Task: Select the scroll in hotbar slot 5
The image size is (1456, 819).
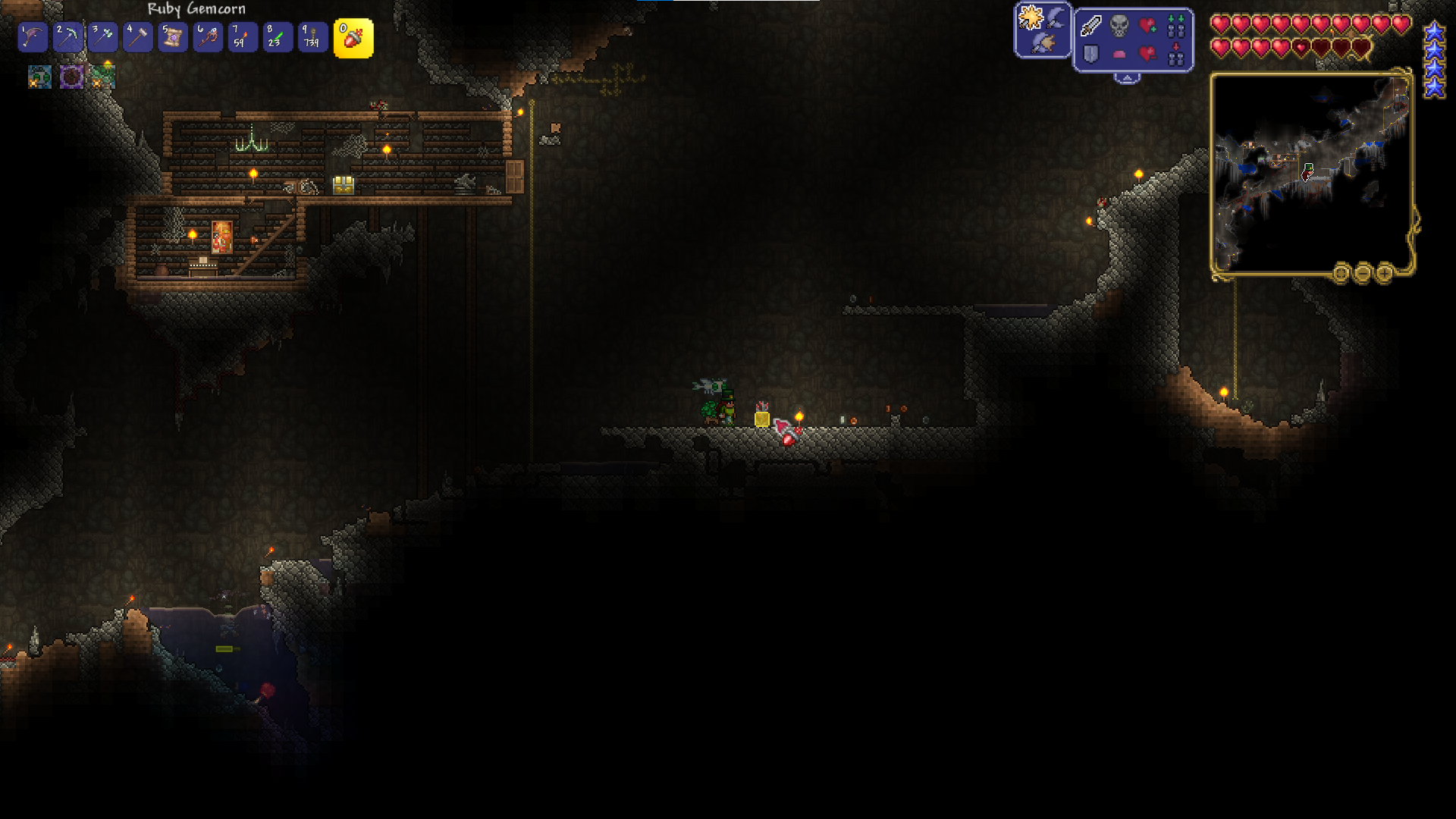Action: pos(173,37)
